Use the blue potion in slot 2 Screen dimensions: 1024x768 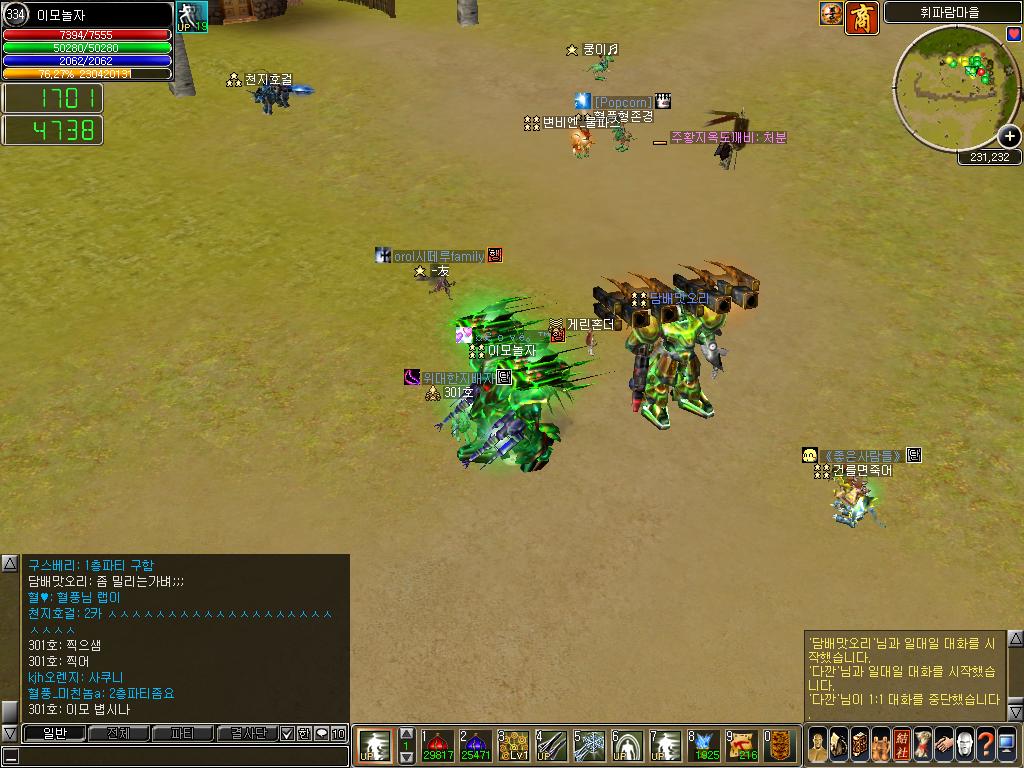click(476, 745)
